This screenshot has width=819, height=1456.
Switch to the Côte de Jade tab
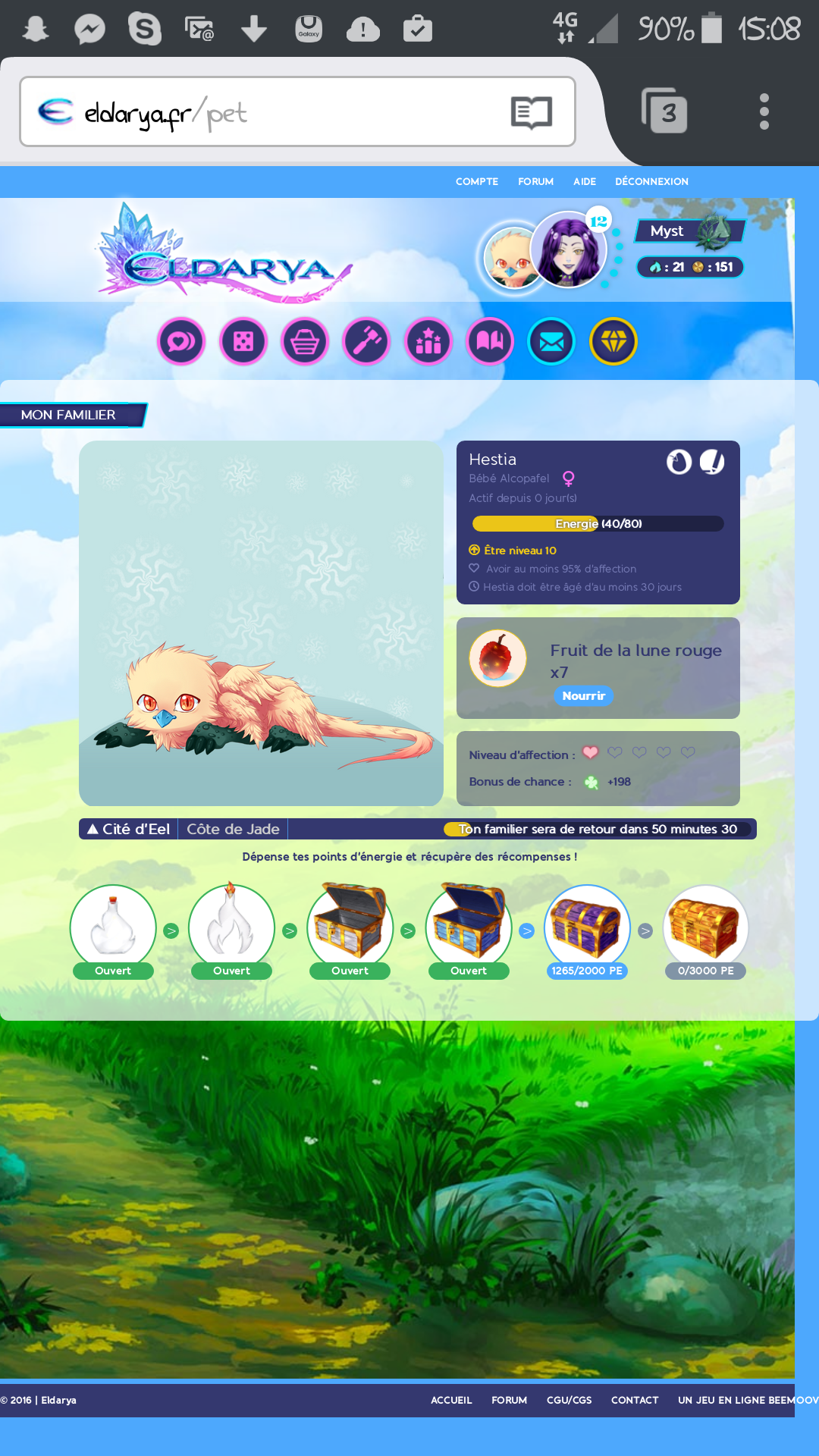click(233, 829)
